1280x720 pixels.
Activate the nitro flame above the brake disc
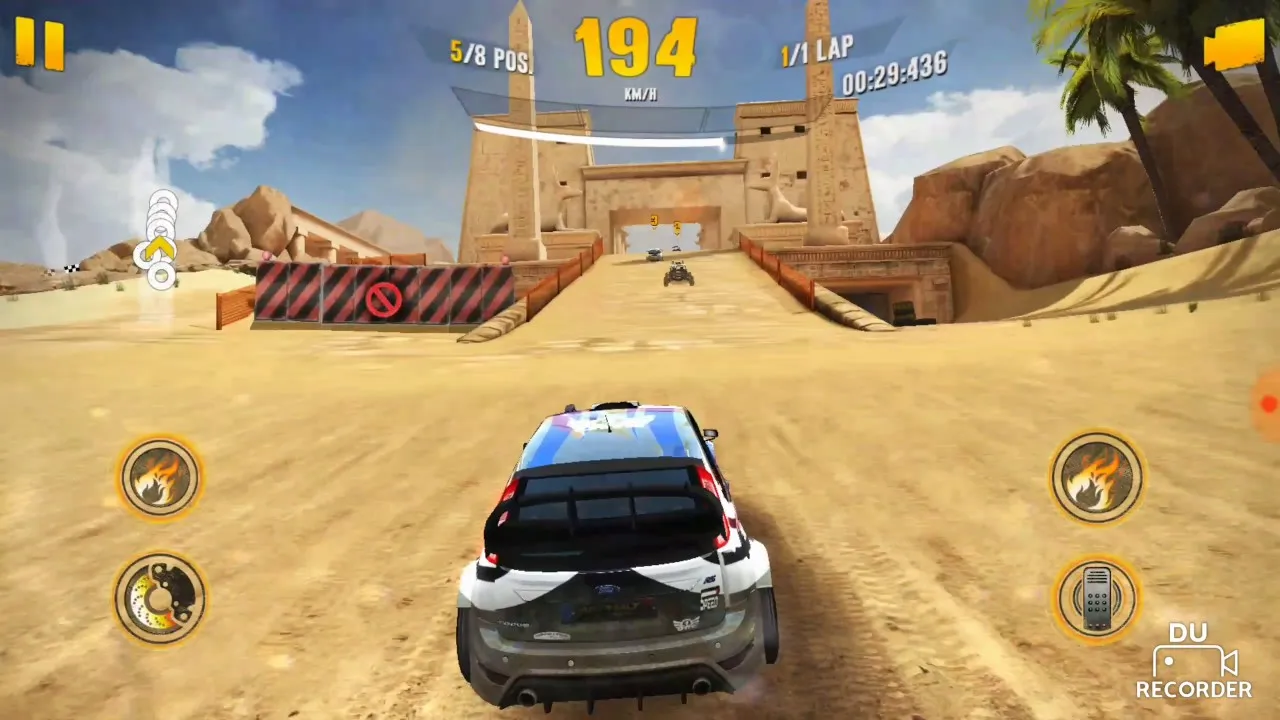(x=160, y=478)
